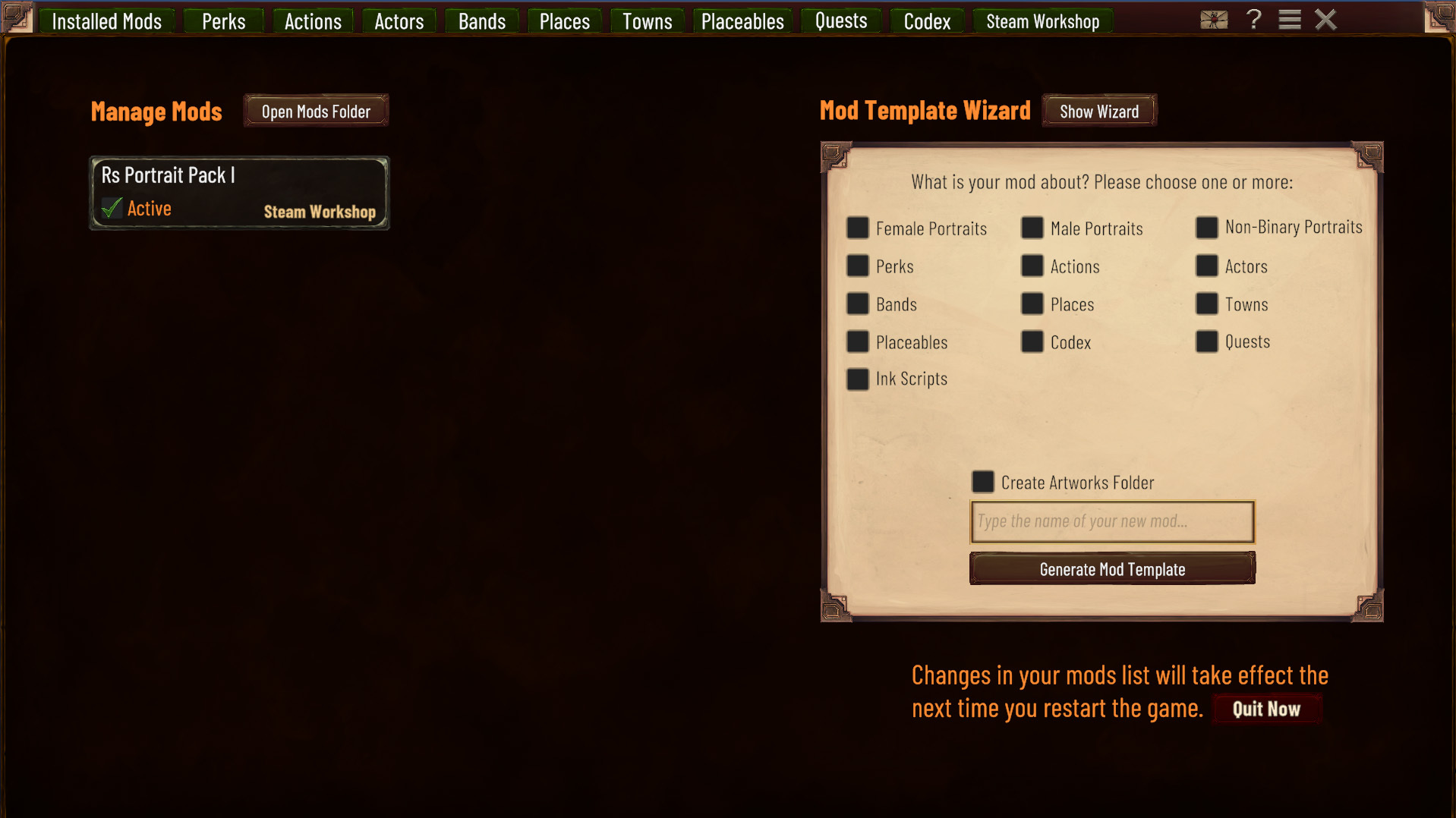The image size is (1456, 818).
Task: Toggle the green Active checkmark for Rs Portrait Pack I
Action: 111,208
